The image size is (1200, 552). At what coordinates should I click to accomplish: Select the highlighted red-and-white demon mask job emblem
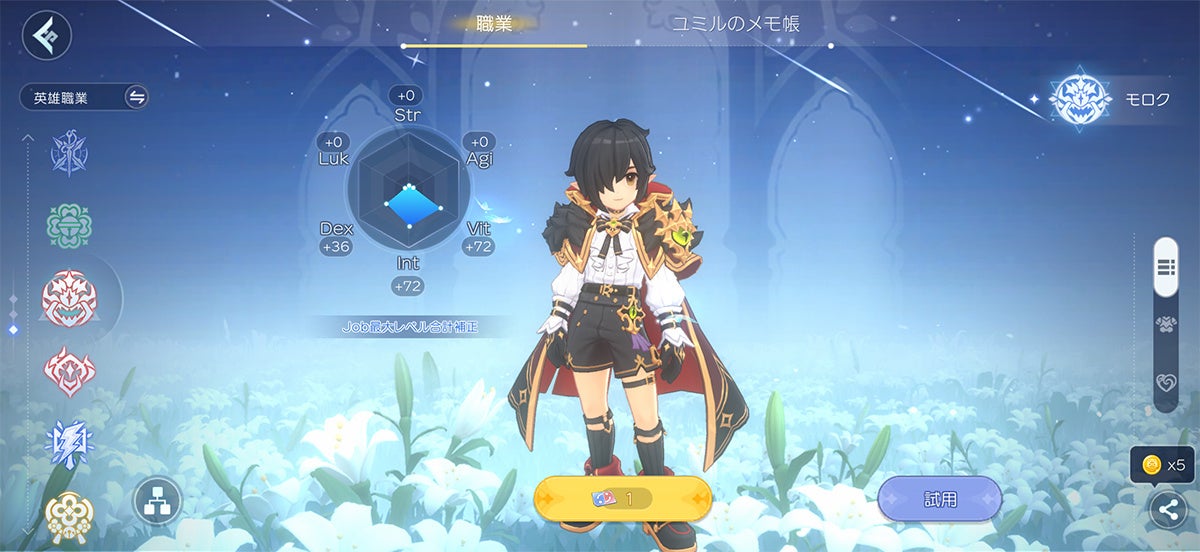(69, 299)
